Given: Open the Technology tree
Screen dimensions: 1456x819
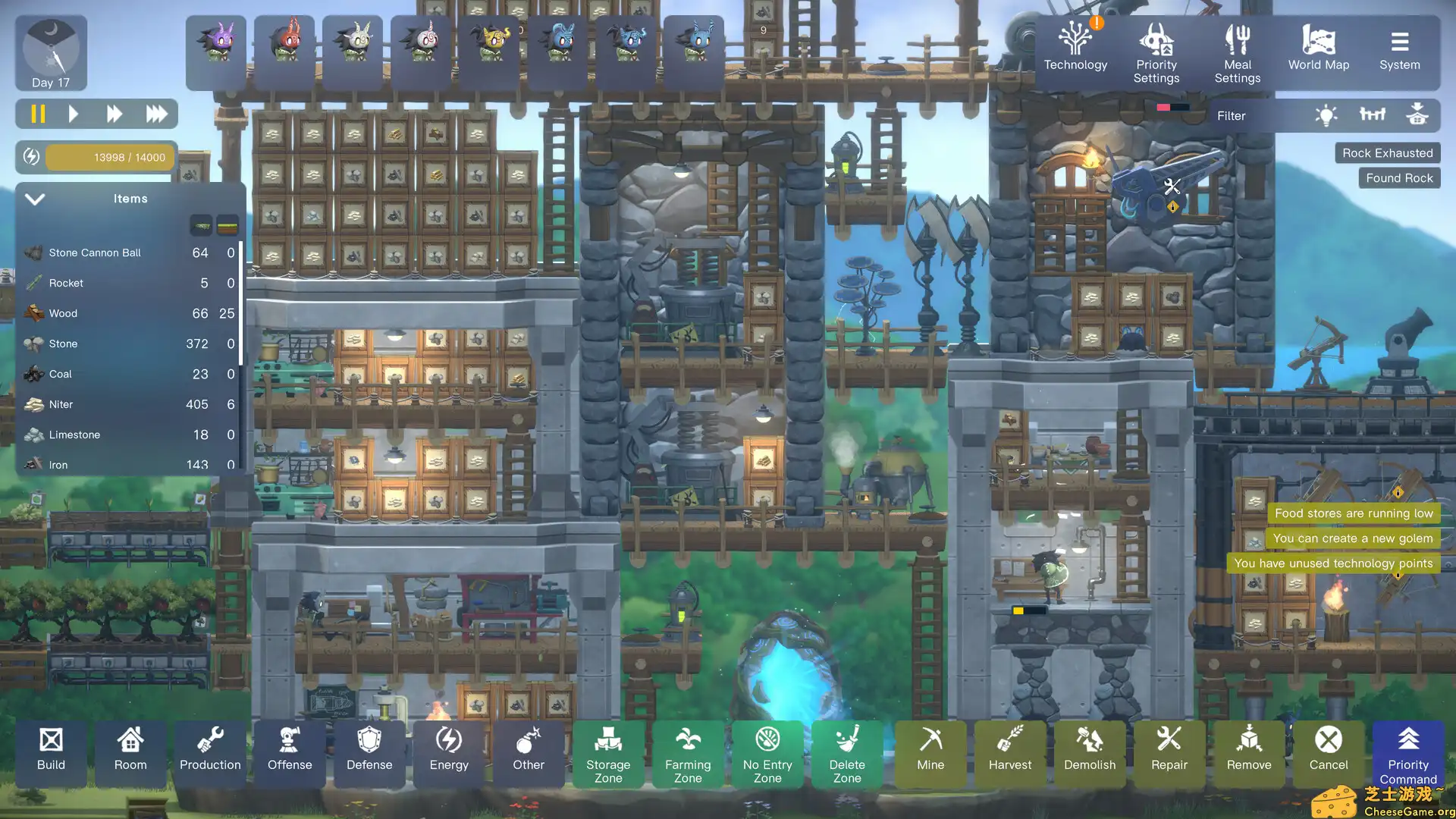Looking at the screenshot, I should [x=1075, y=49].
